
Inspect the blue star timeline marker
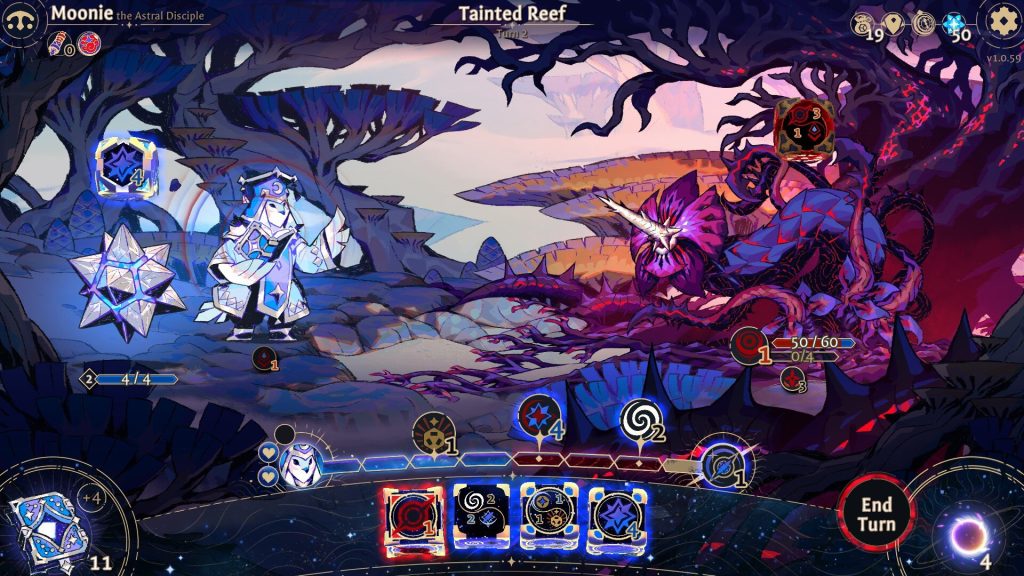coord(537,418)
